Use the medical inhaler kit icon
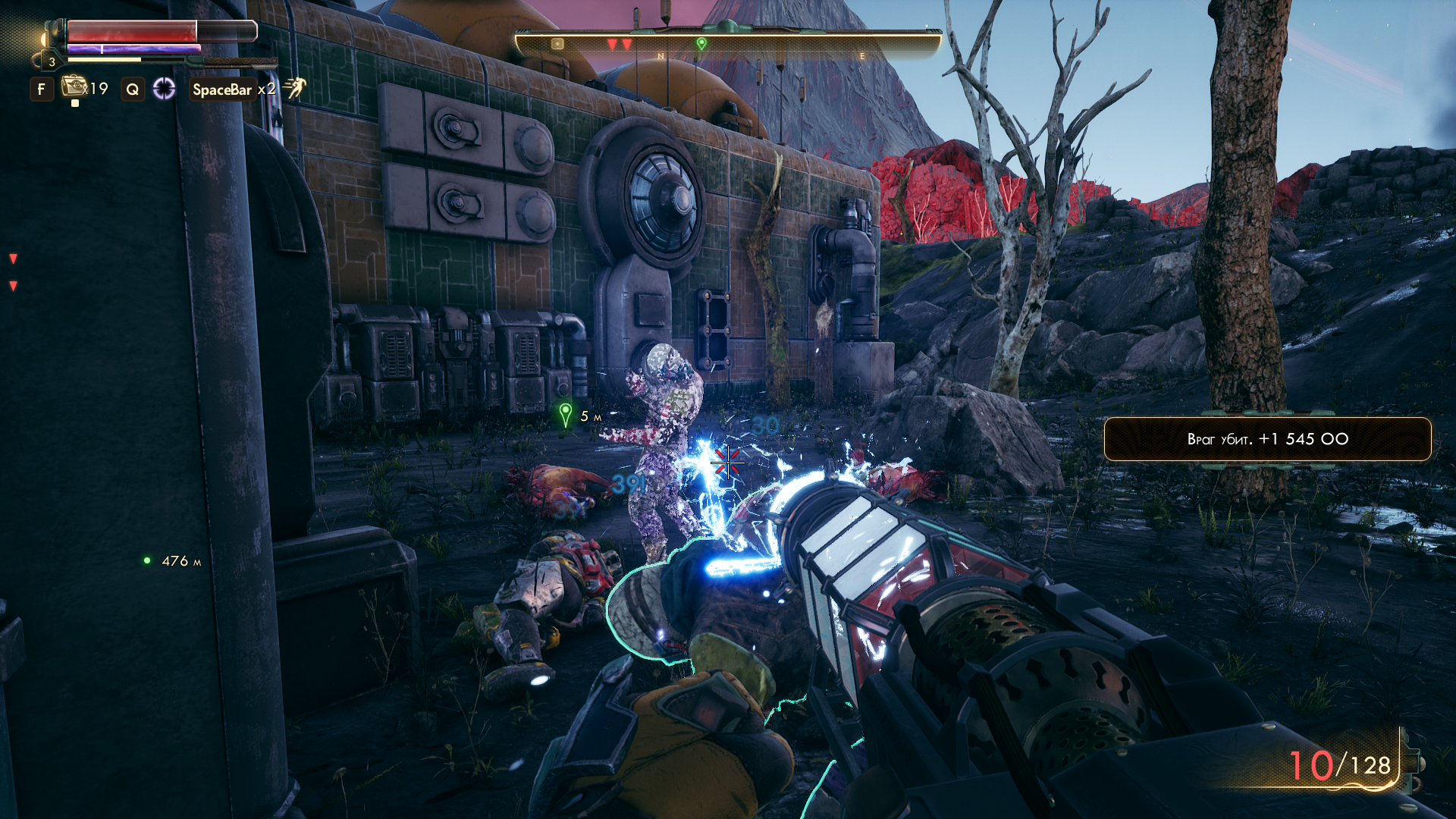 [x=74, y=86]
